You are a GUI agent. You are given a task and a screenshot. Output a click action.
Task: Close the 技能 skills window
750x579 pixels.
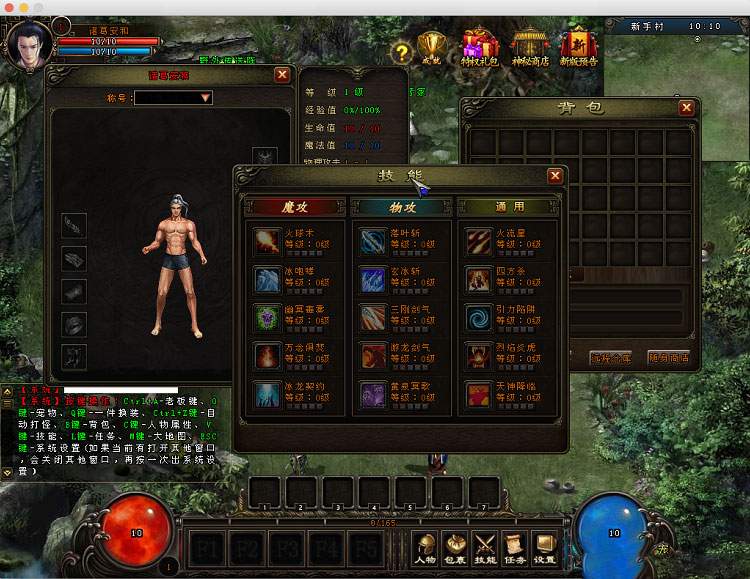pos(555,176)
